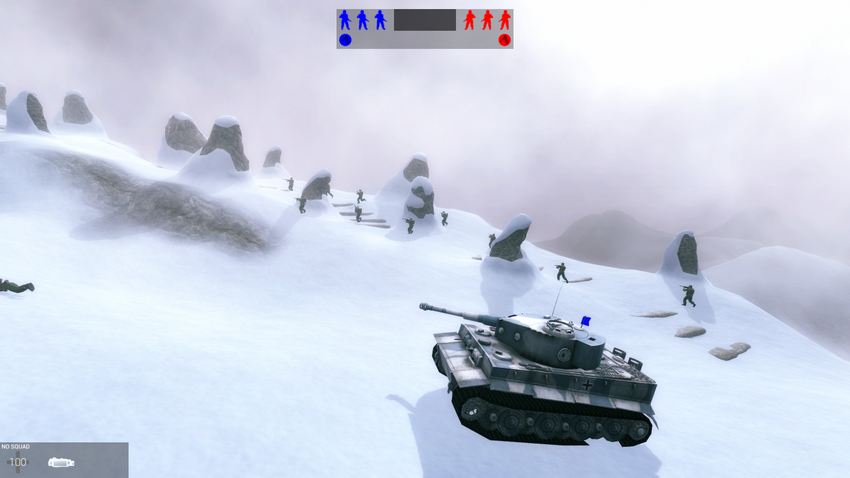
Task: Click the red team flag circle
Action: click(x=504, y=40)
